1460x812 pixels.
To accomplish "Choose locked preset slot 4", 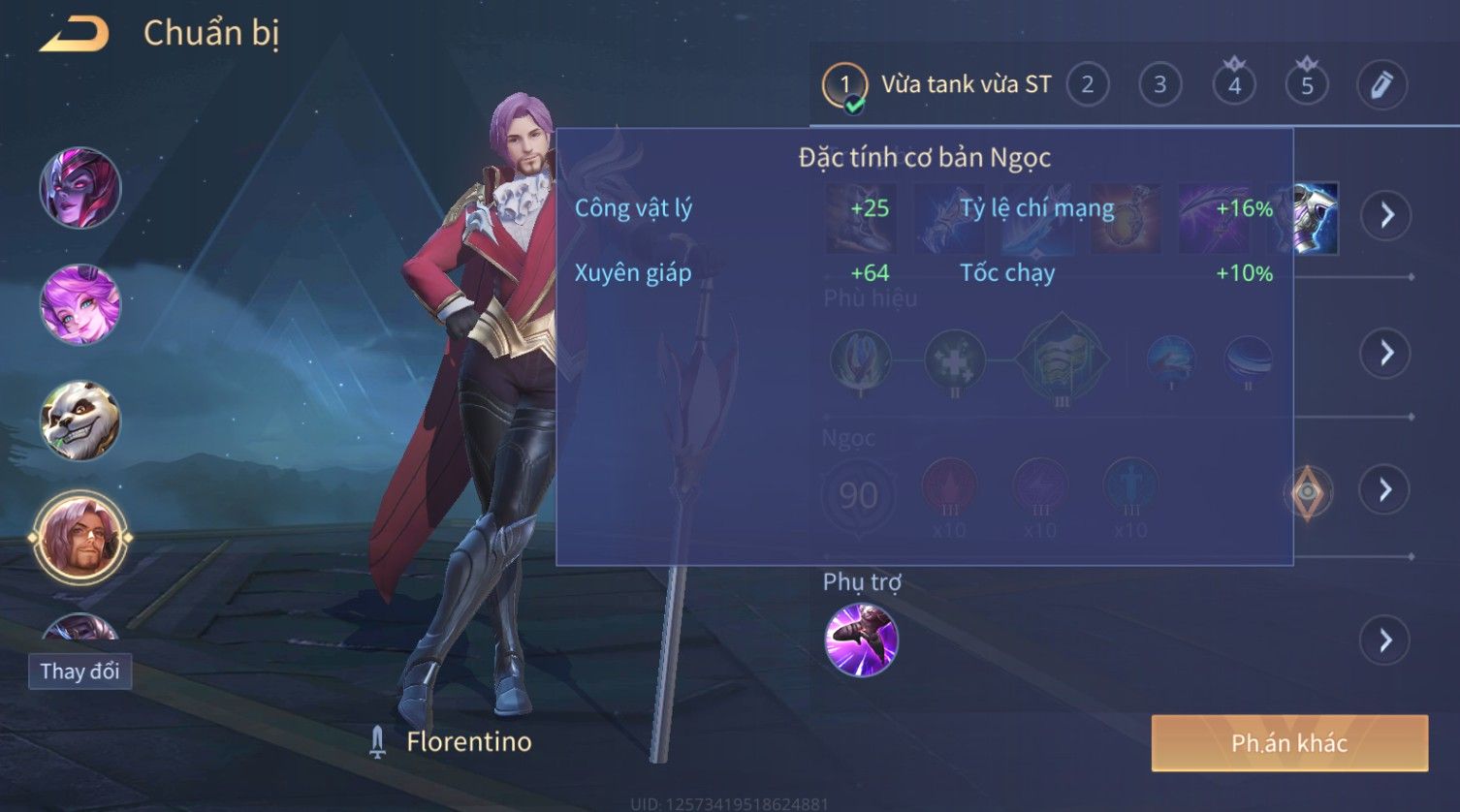I will pyautogui.click(x=1233, y=85).
